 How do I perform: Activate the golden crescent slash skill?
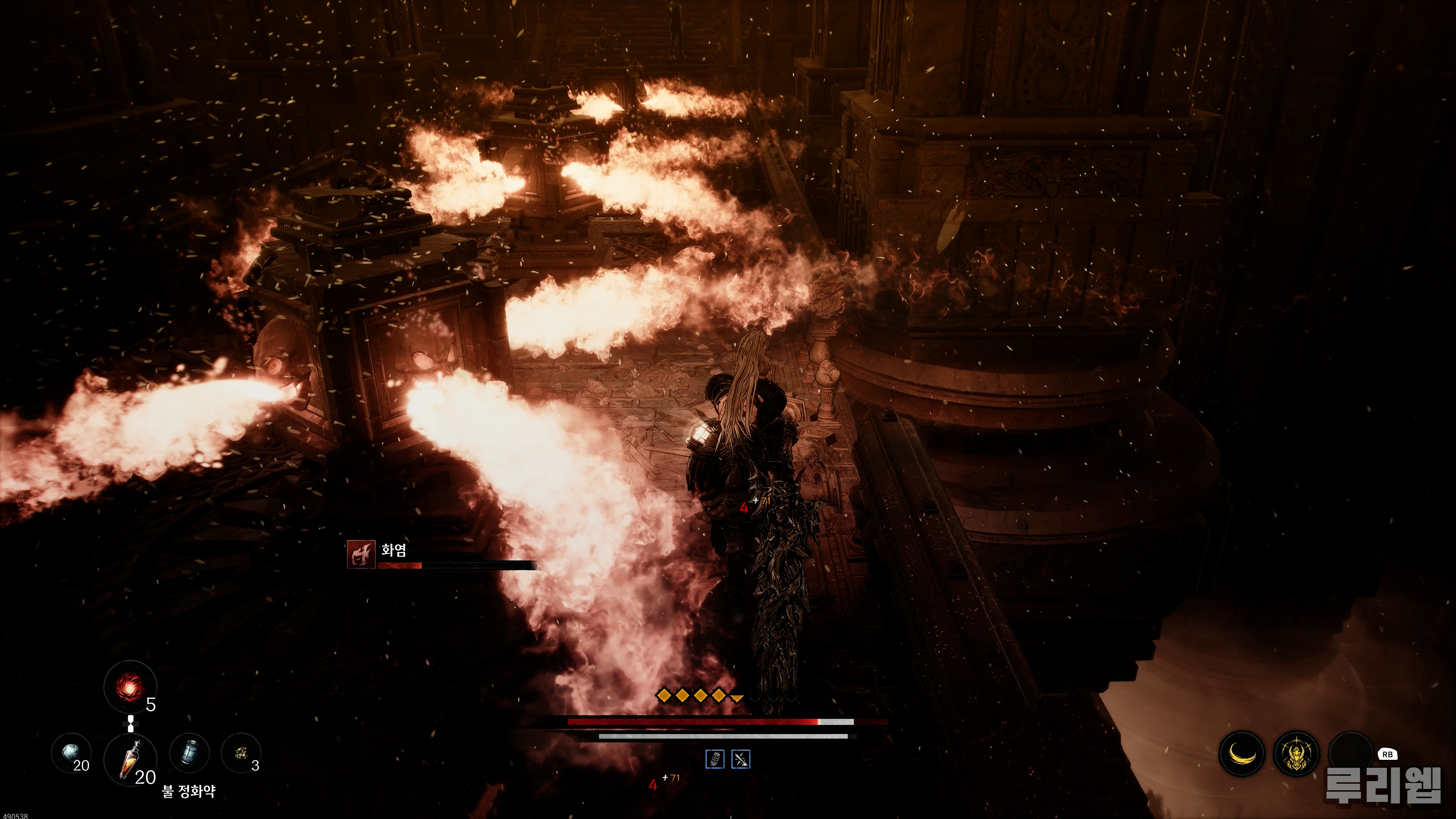pyautogui.click(x=1243, y=753)
